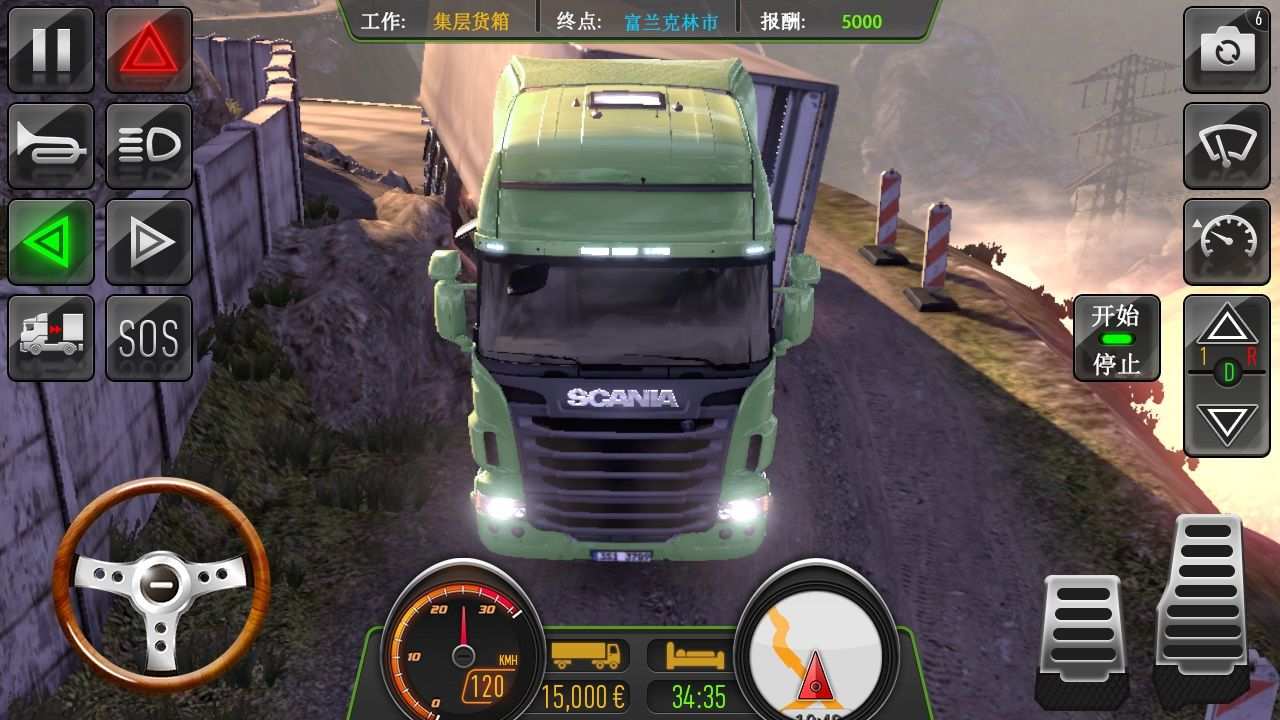Viewport: 1280px width, 720px height.
Task: Turn the steering wheel
Action: coord(160,585)
